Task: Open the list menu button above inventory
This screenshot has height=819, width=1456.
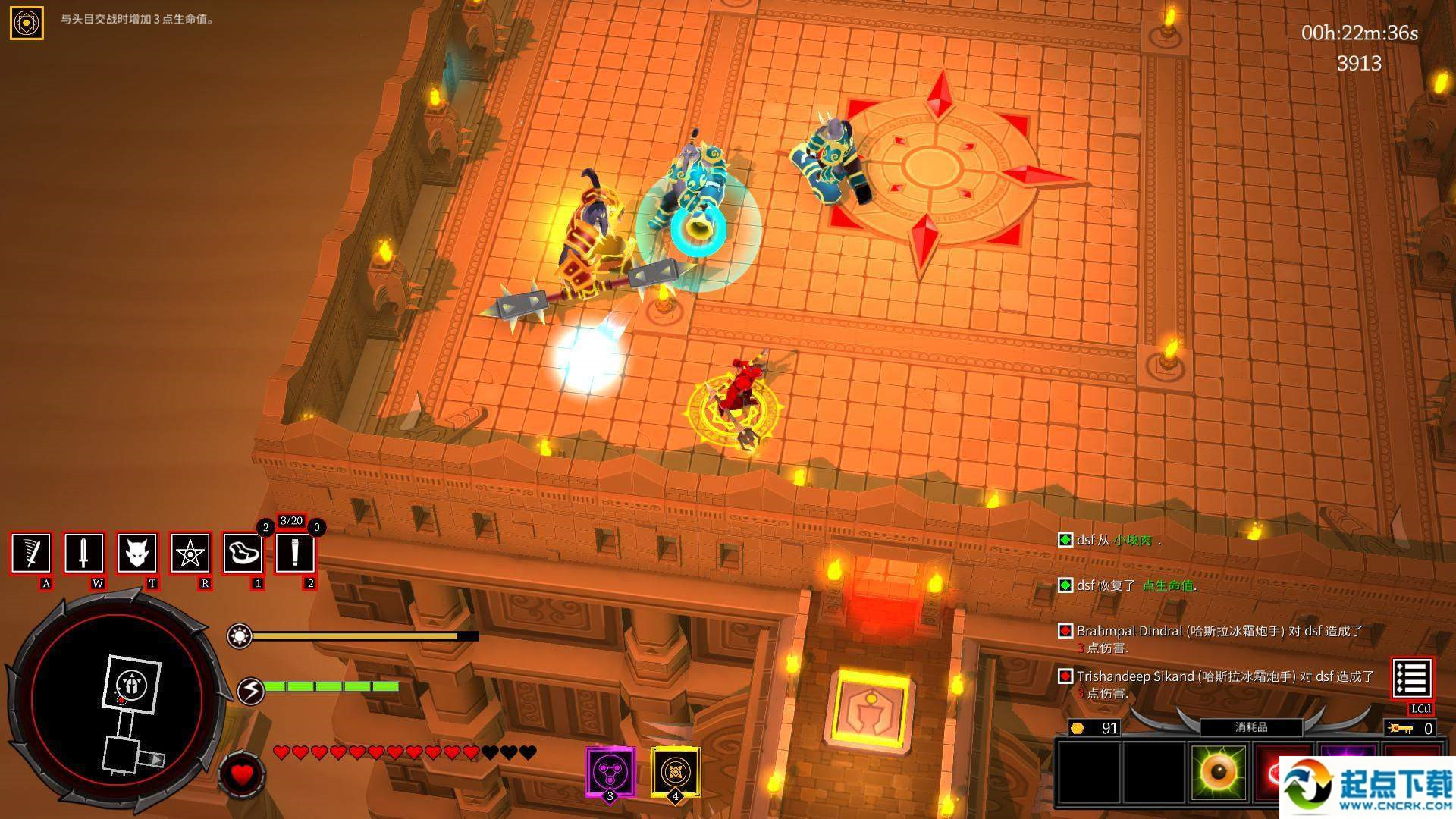Action: point(1412,678)
